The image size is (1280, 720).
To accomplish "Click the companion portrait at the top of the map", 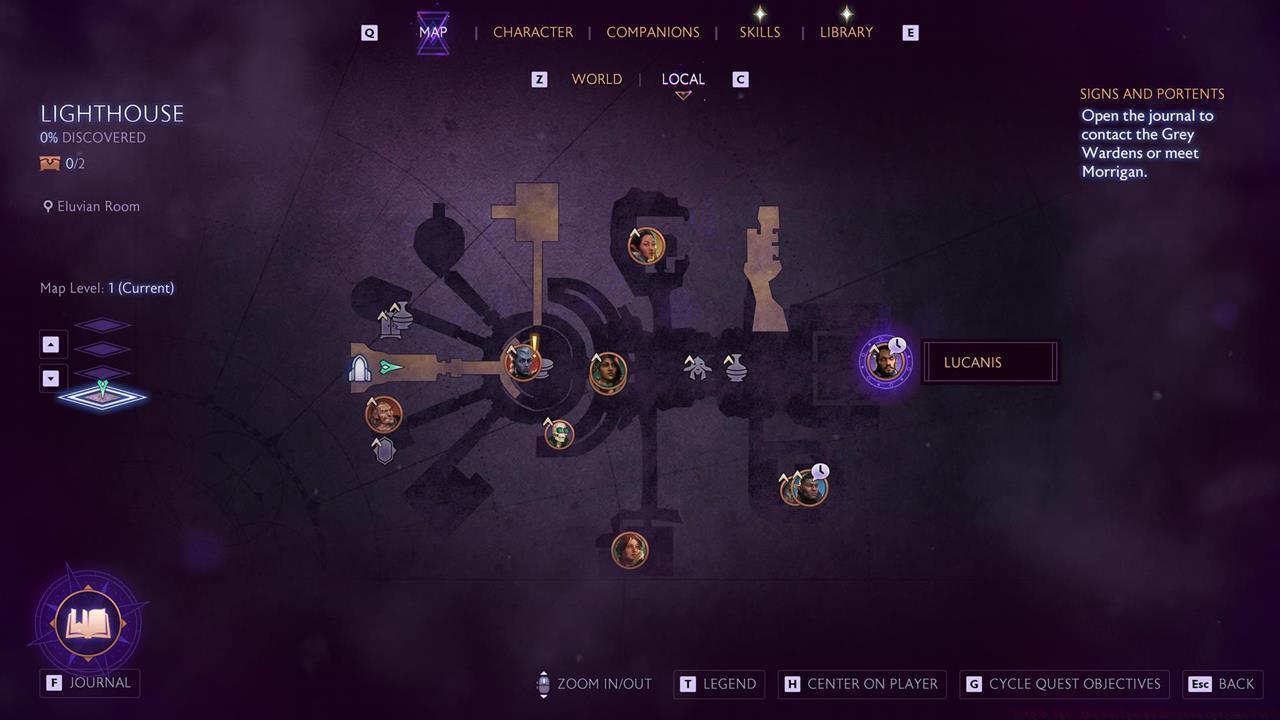I will point(645,246).
